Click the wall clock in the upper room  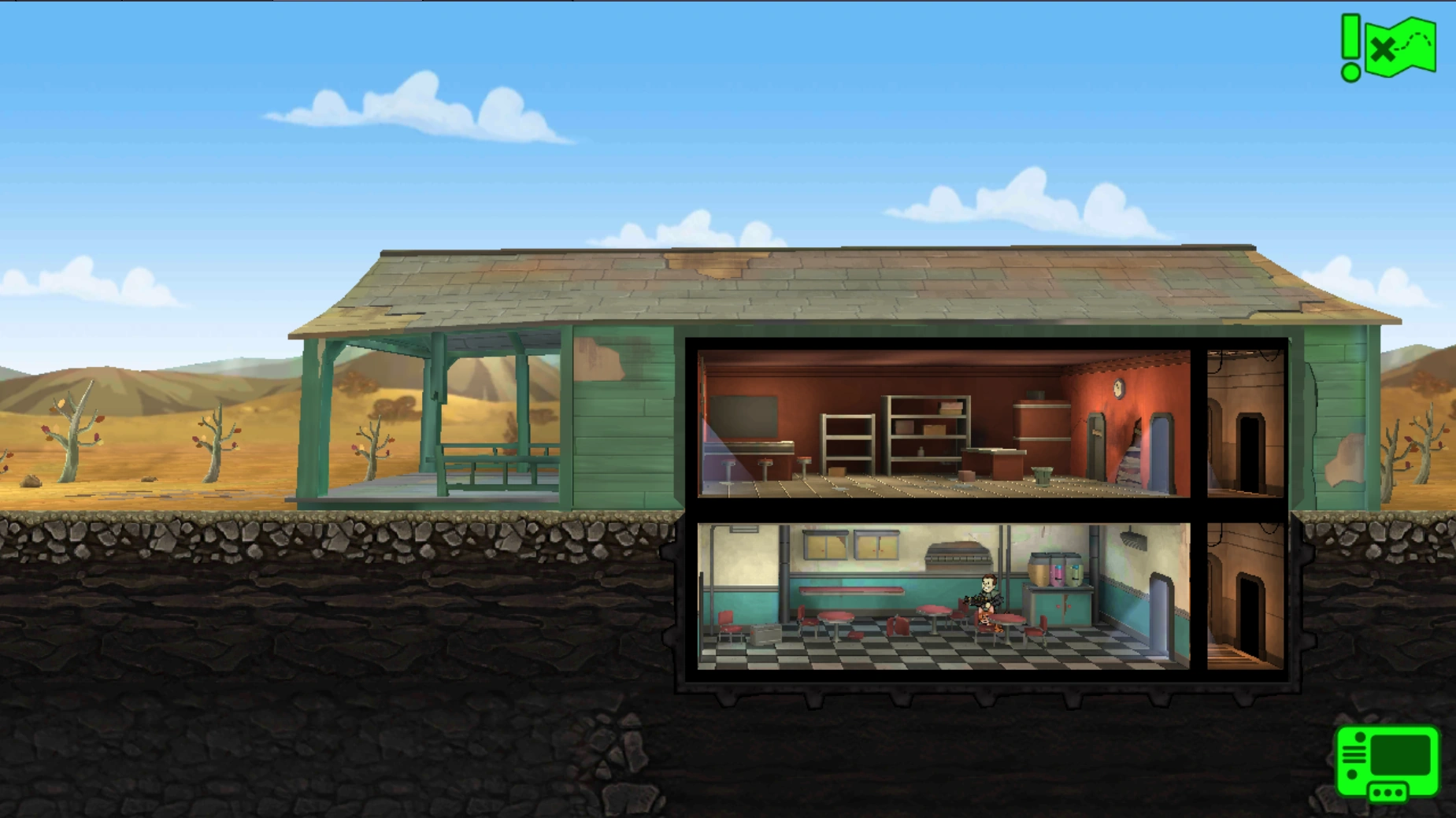point(1117,388)
